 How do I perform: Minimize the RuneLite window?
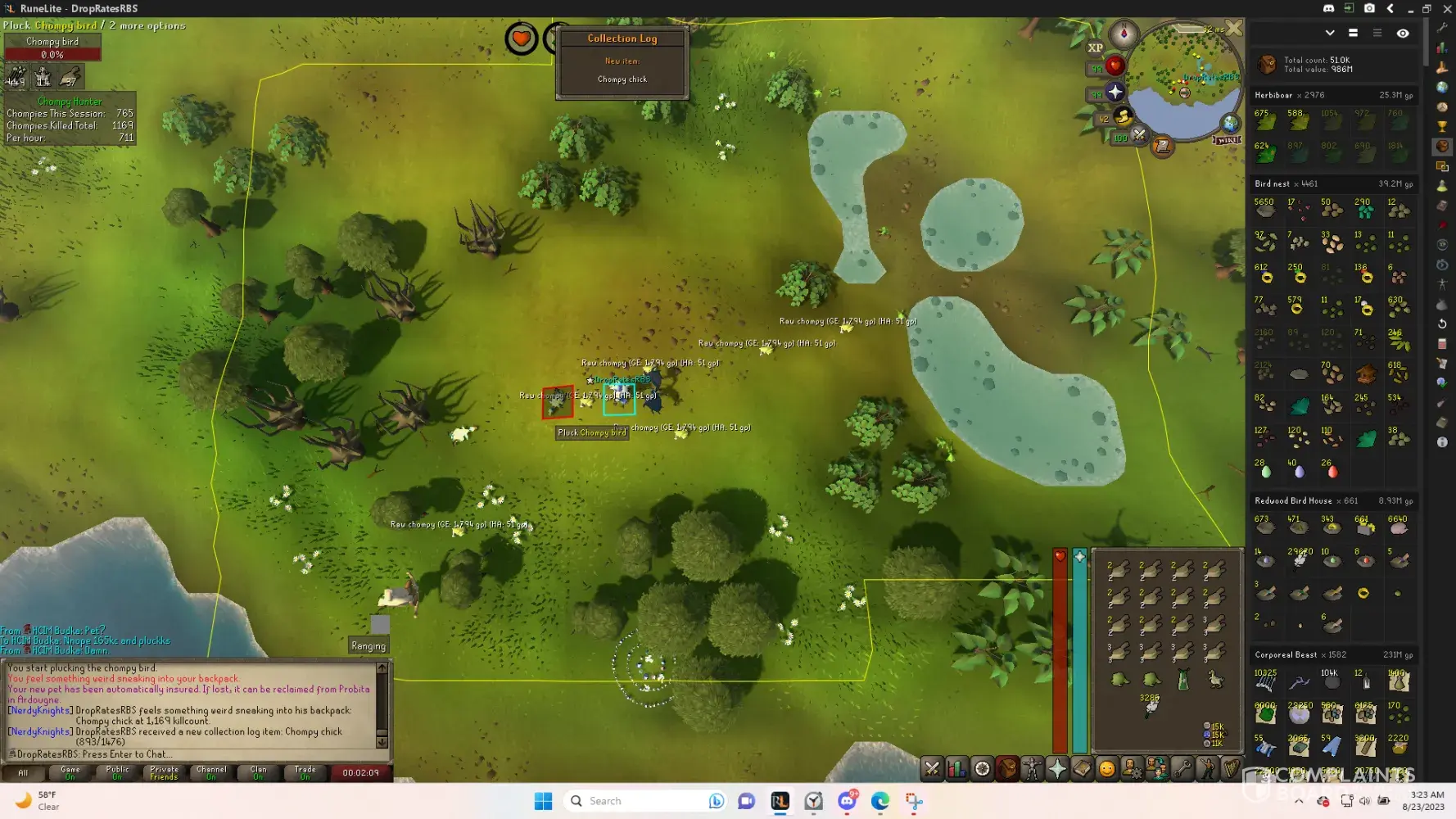click(1410, 8)
